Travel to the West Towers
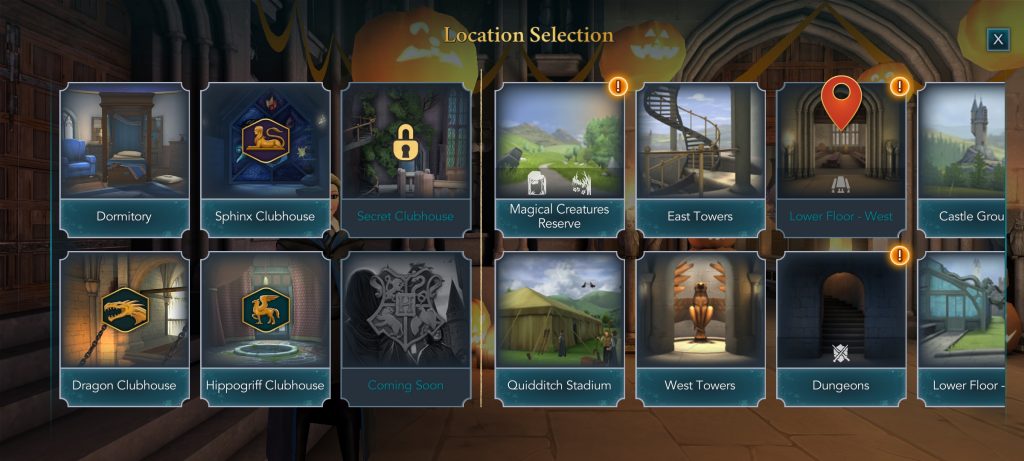This screenshot has height=461, width=1024. (x=700, y=327)
